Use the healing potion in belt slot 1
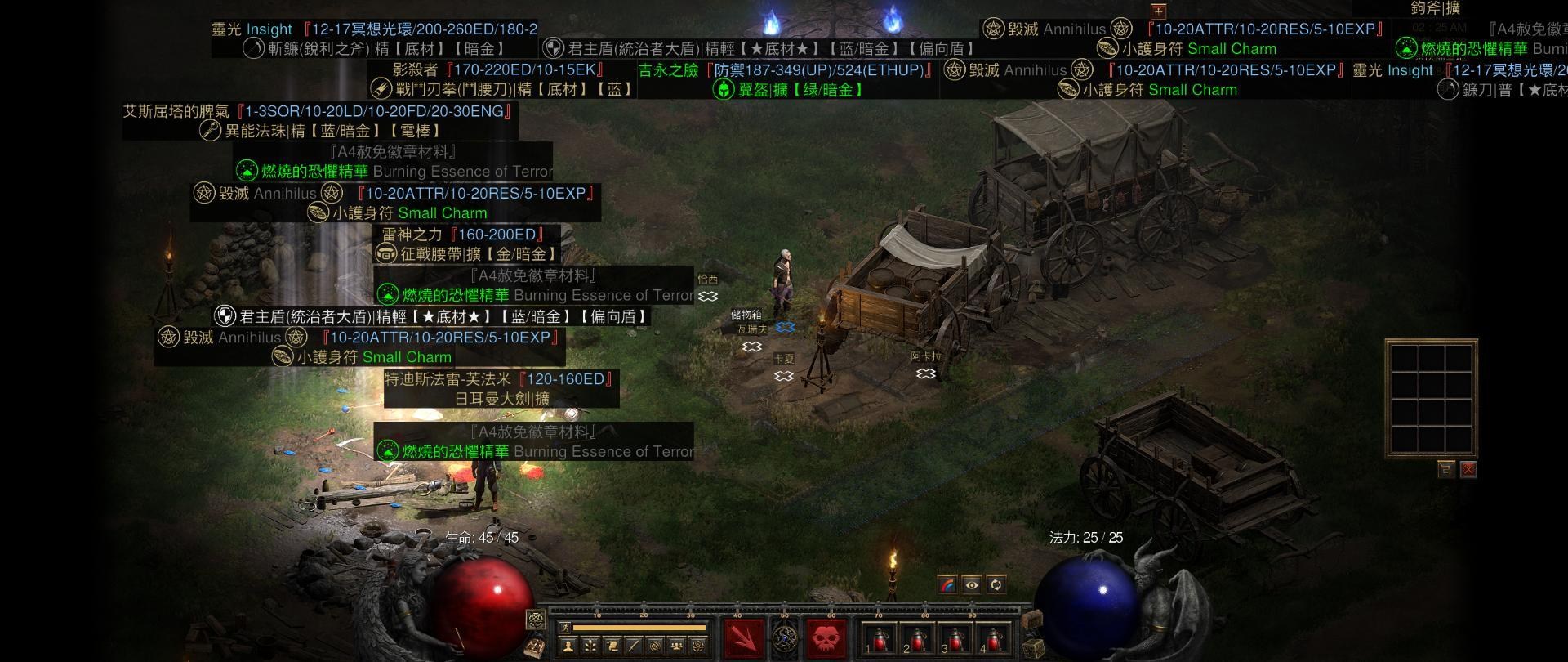The image size is (1568, 662). pos(879,639)
